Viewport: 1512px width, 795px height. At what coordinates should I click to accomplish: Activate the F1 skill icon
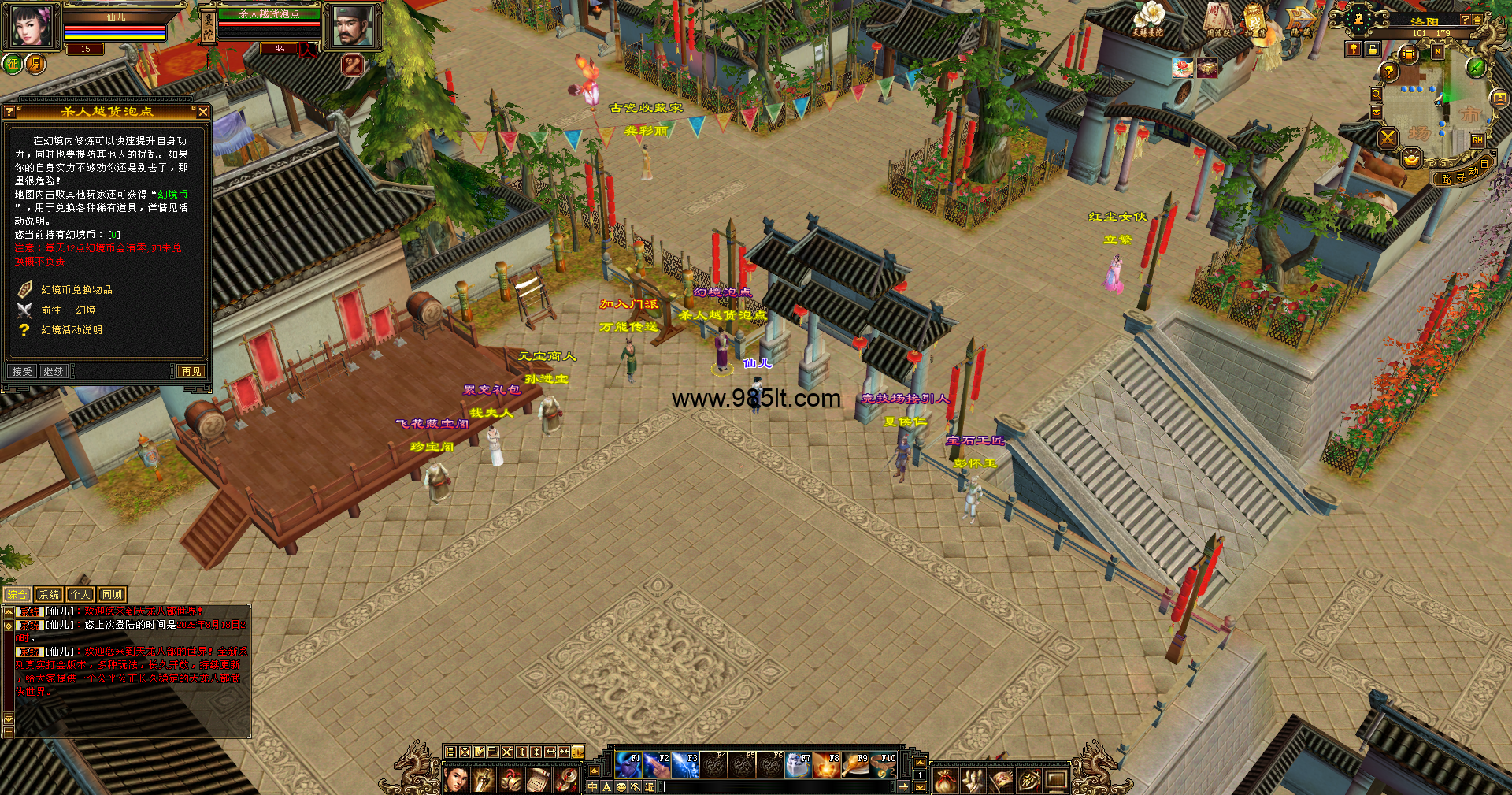pyautogui.click(x=628, y=765)
